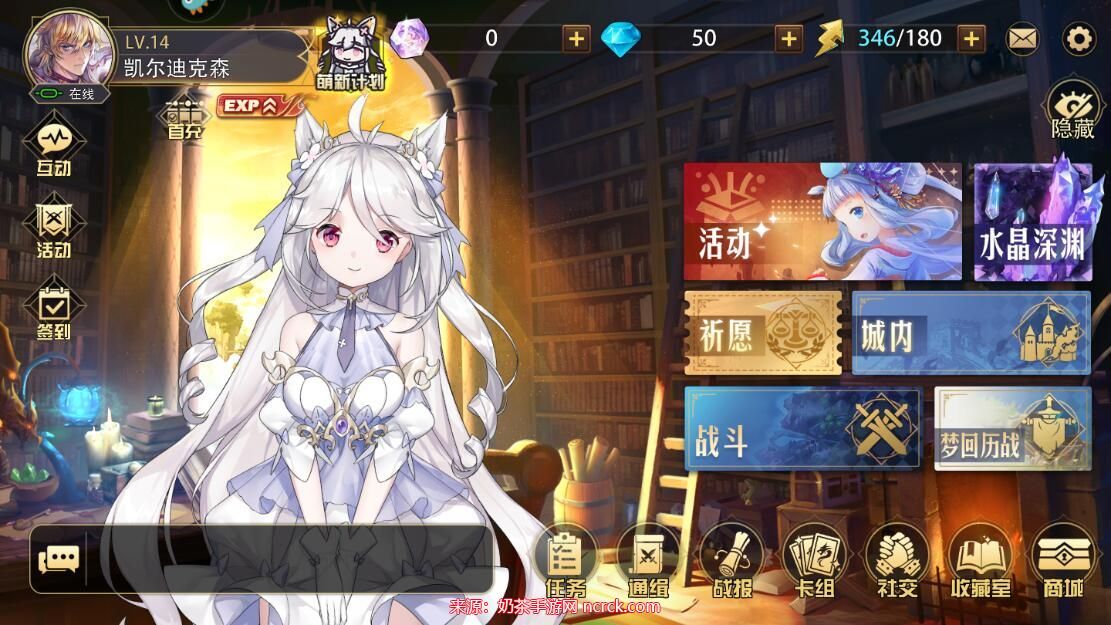Add blue diamonds with plus button
Viewport: 1111px width, 625px height.
790,39
